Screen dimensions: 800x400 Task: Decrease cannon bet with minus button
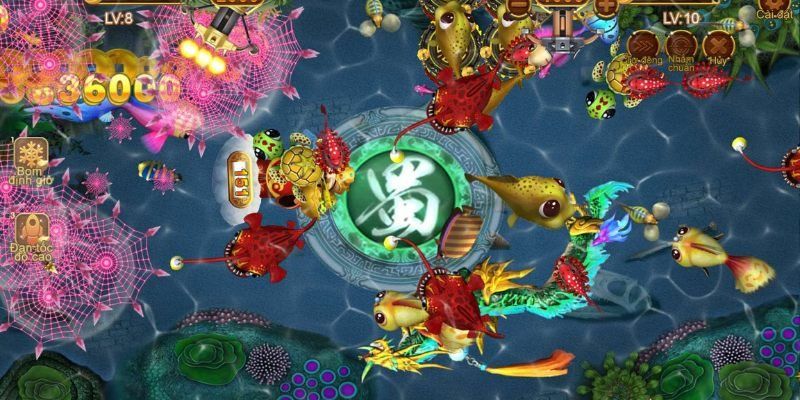[x=517, y=6]
